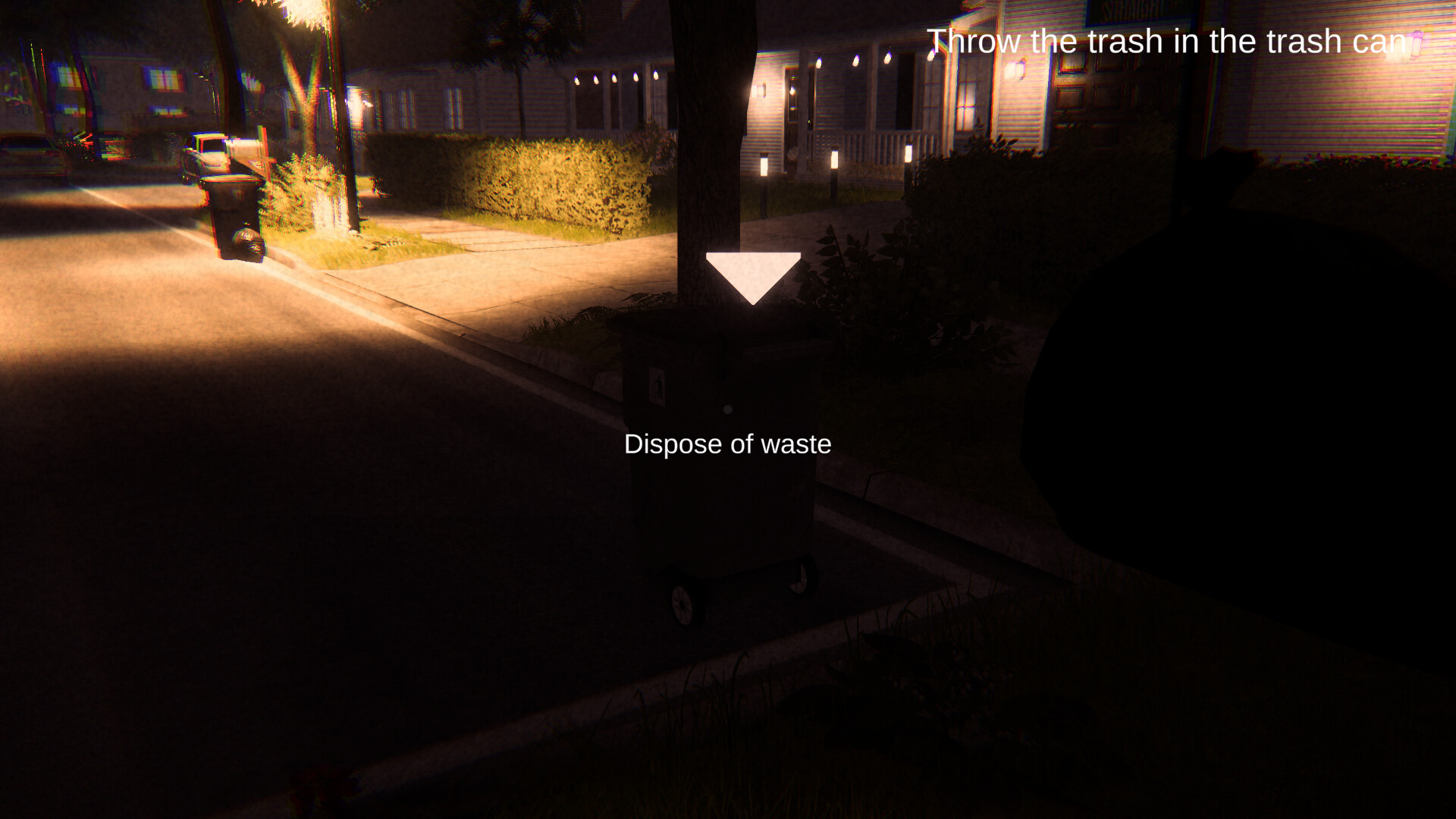1456x819 pixels.
Task: Click the wall sconce light on the right house
Action: pos(1020,68)
